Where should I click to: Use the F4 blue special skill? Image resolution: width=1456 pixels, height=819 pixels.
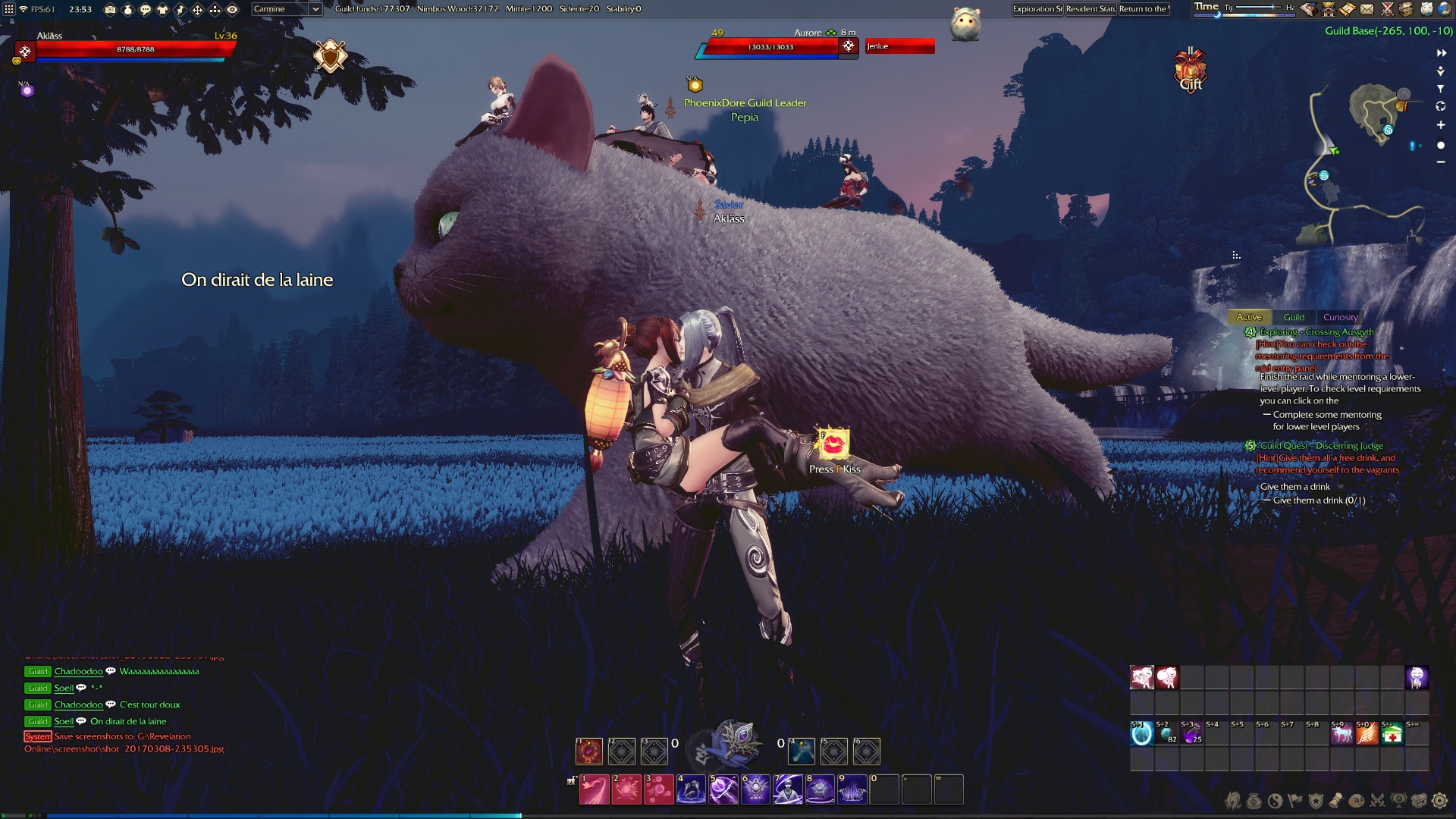pos(802,751)
